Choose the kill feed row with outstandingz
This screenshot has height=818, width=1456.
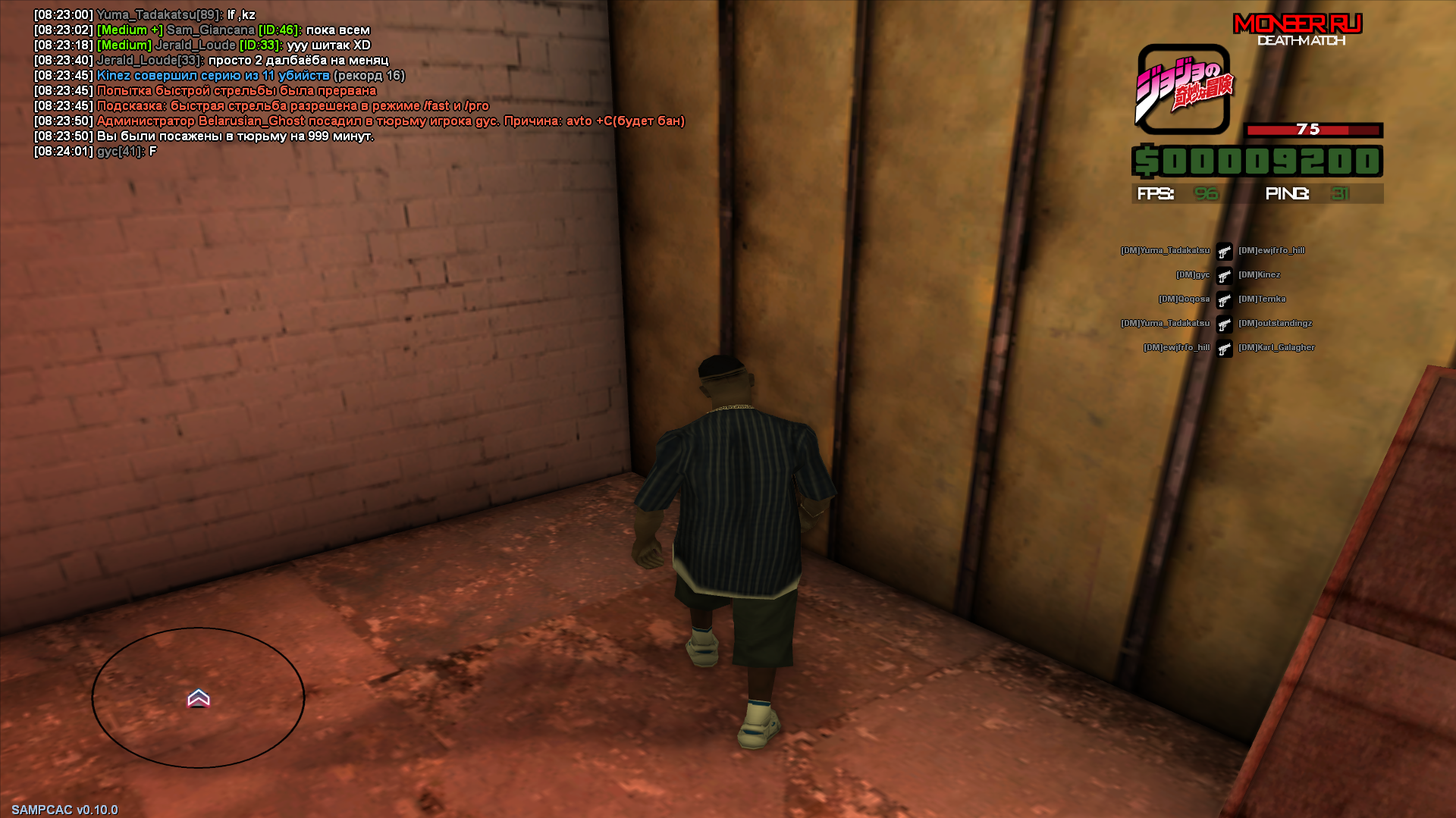pyautogui.click(x=1225, y=324)
